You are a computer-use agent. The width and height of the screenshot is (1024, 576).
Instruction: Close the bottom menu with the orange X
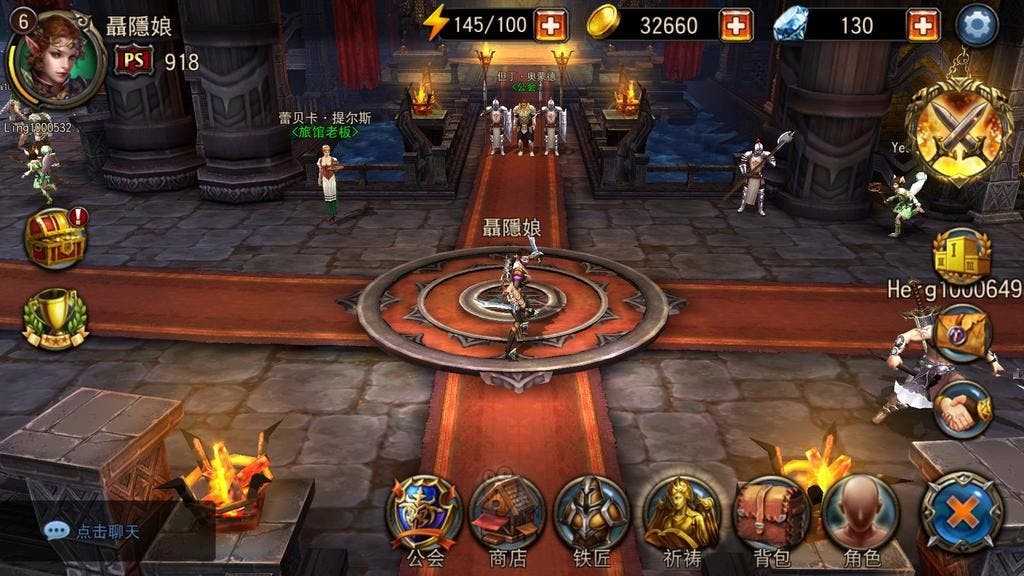(x=962, y=512)
